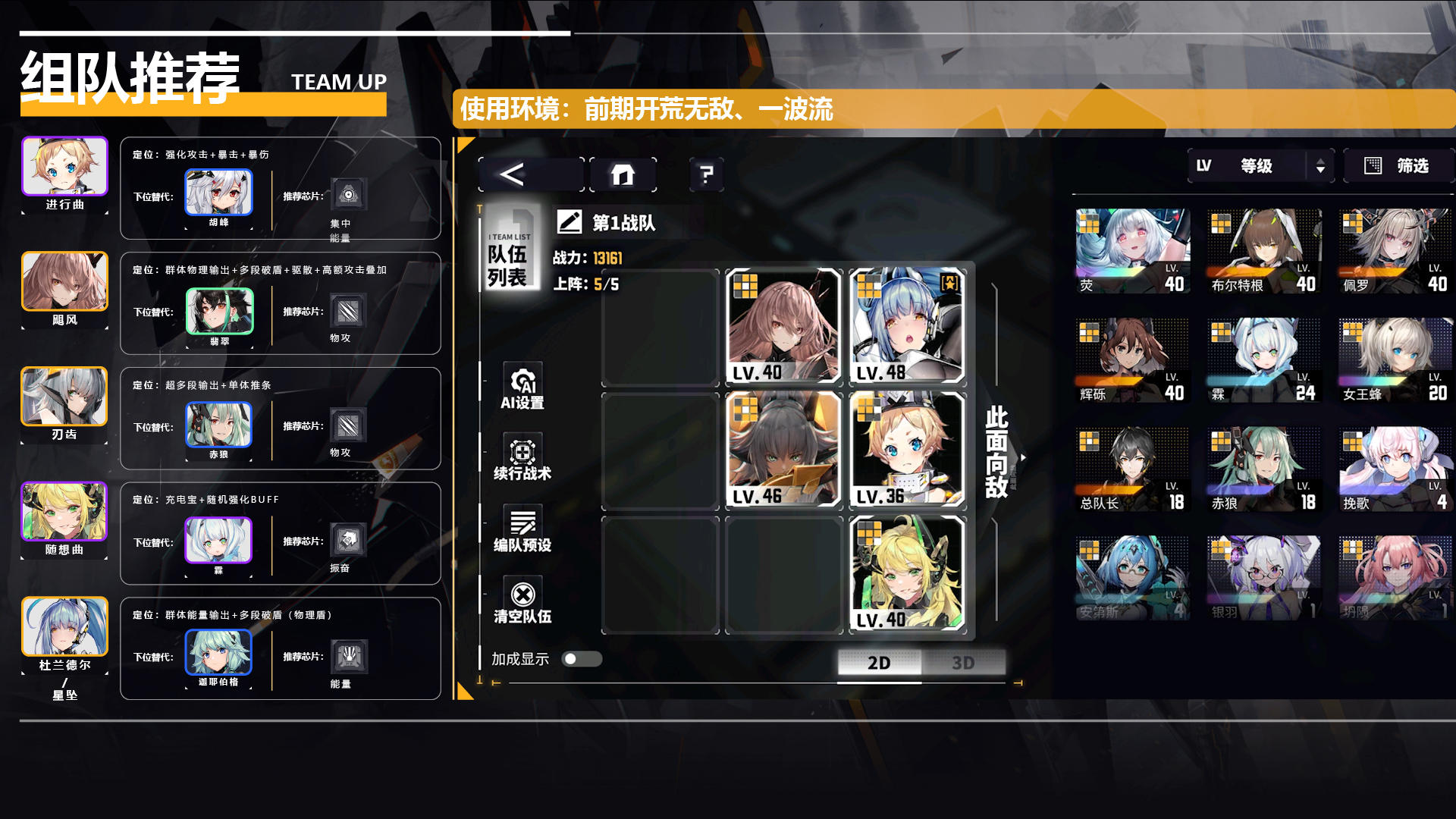Select 赤狼 level 18 card
This screenshot has width=1456, height=819.
coord(1263,469)
